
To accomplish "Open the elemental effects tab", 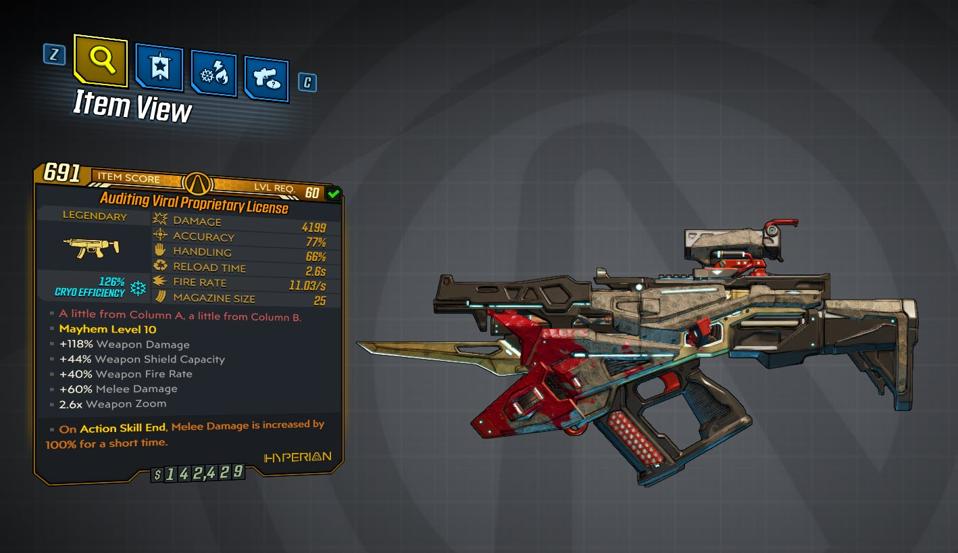I will [x=213, y=73].
